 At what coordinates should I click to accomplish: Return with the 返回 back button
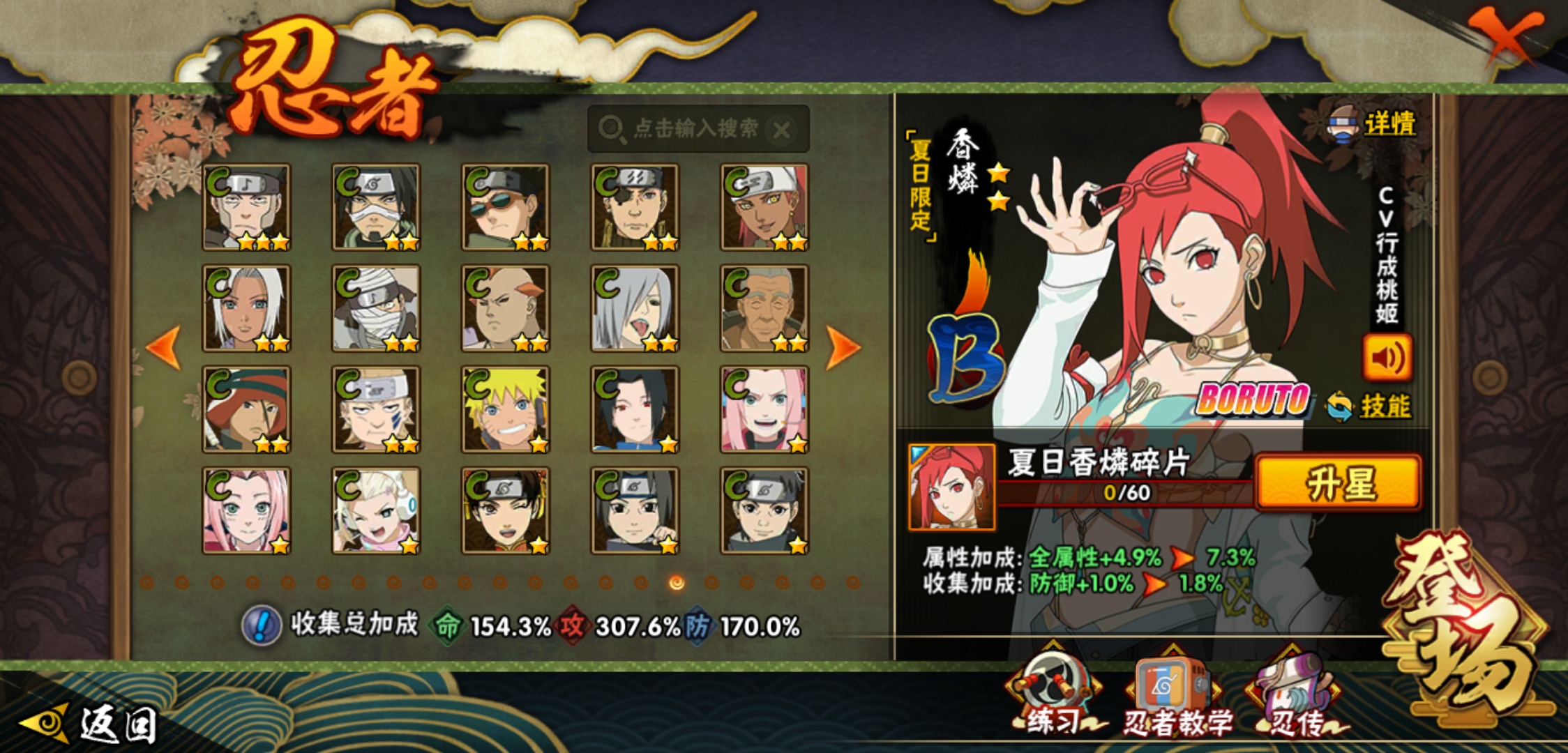91,724
